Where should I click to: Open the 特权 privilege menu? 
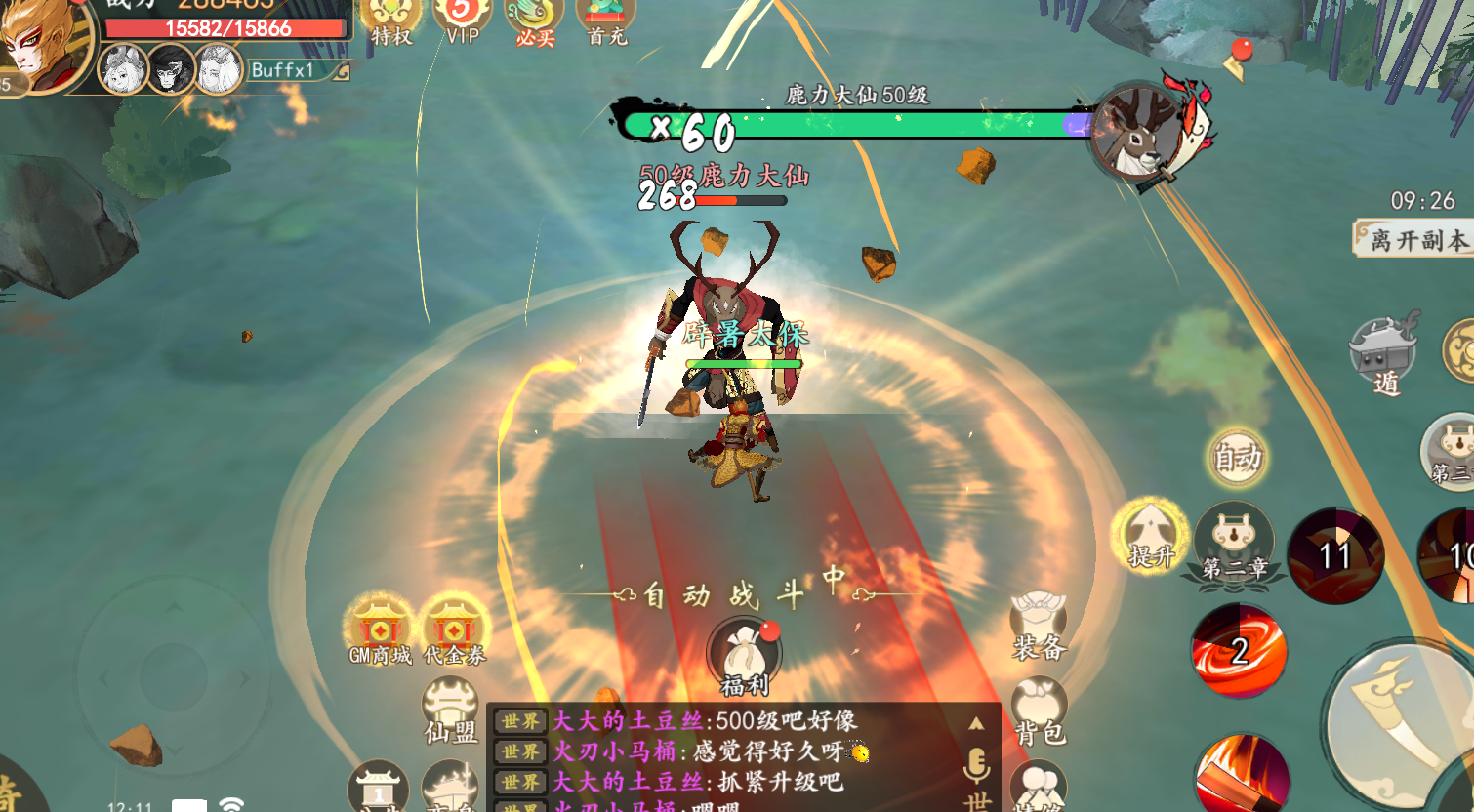tap(390, 20)
